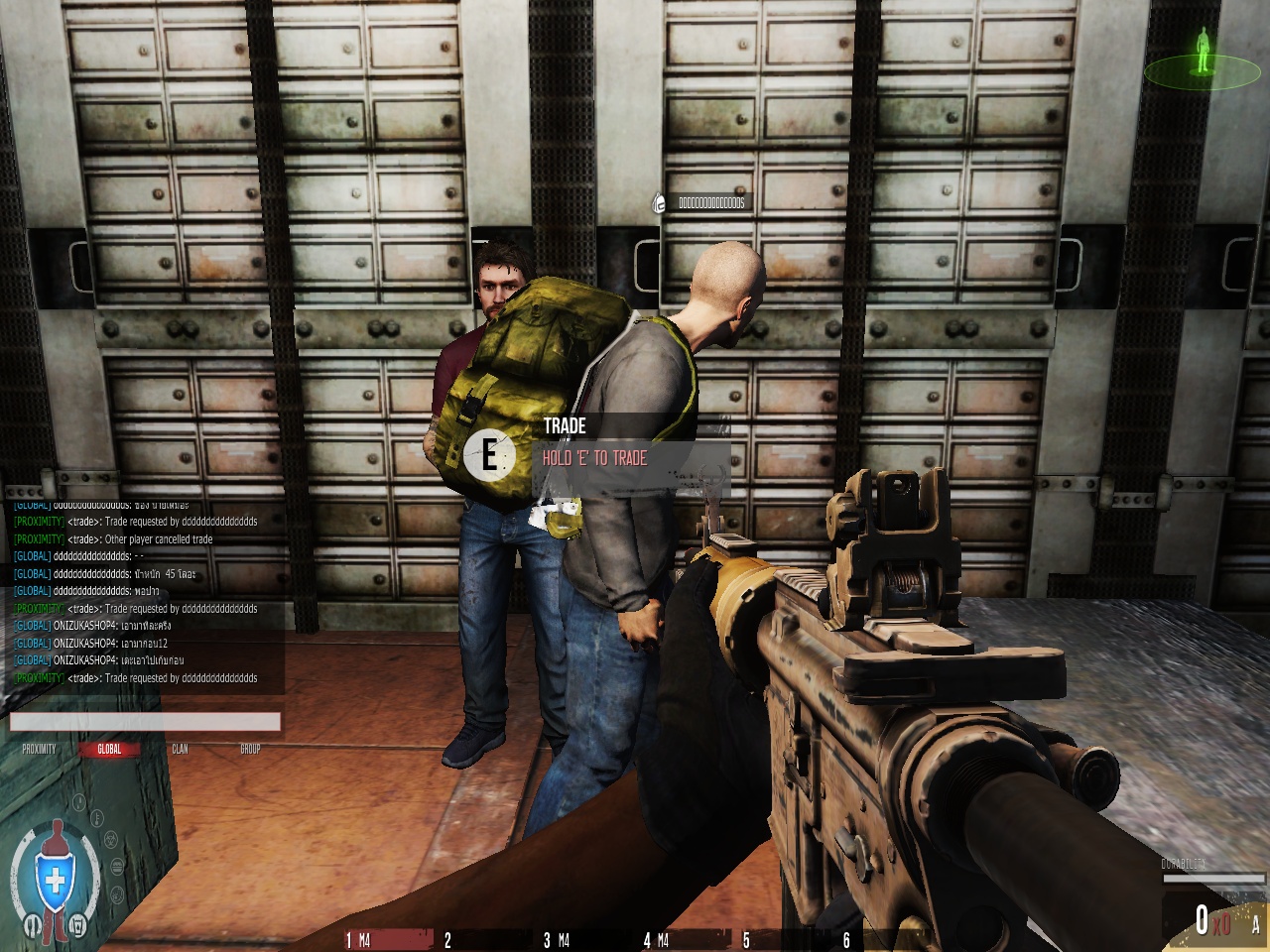Click the chat message input box
Screen dimensions: 1270x952
[x=145, y=722]
